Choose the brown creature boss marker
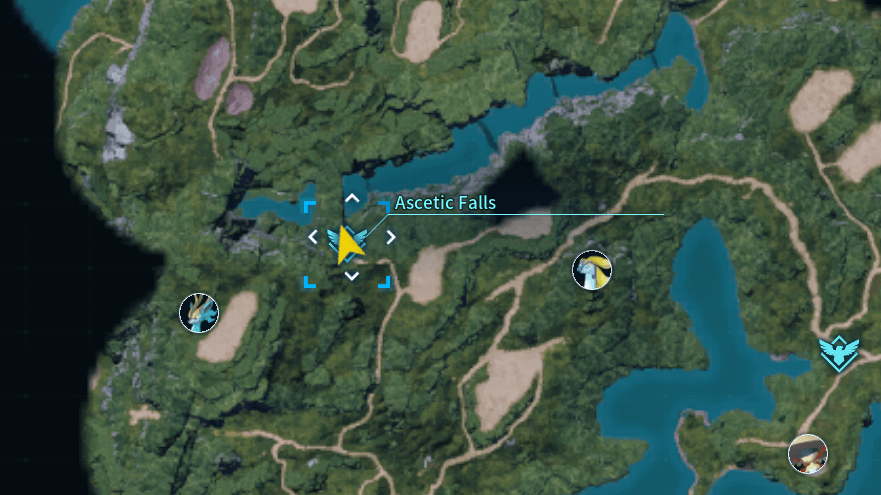Viewport: 881px width, 495px height. click(x=807, y=454)
